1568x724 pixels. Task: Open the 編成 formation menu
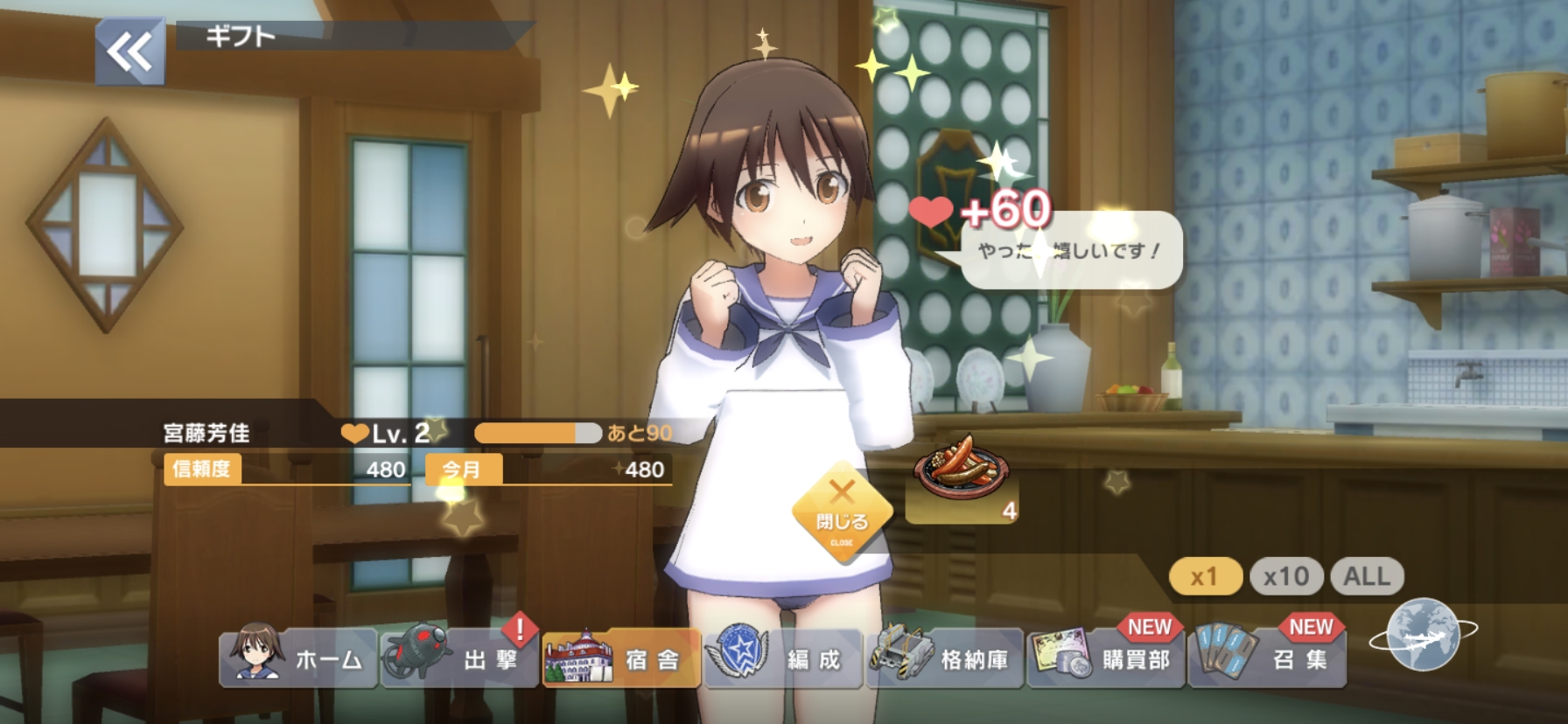coord(783,659)
